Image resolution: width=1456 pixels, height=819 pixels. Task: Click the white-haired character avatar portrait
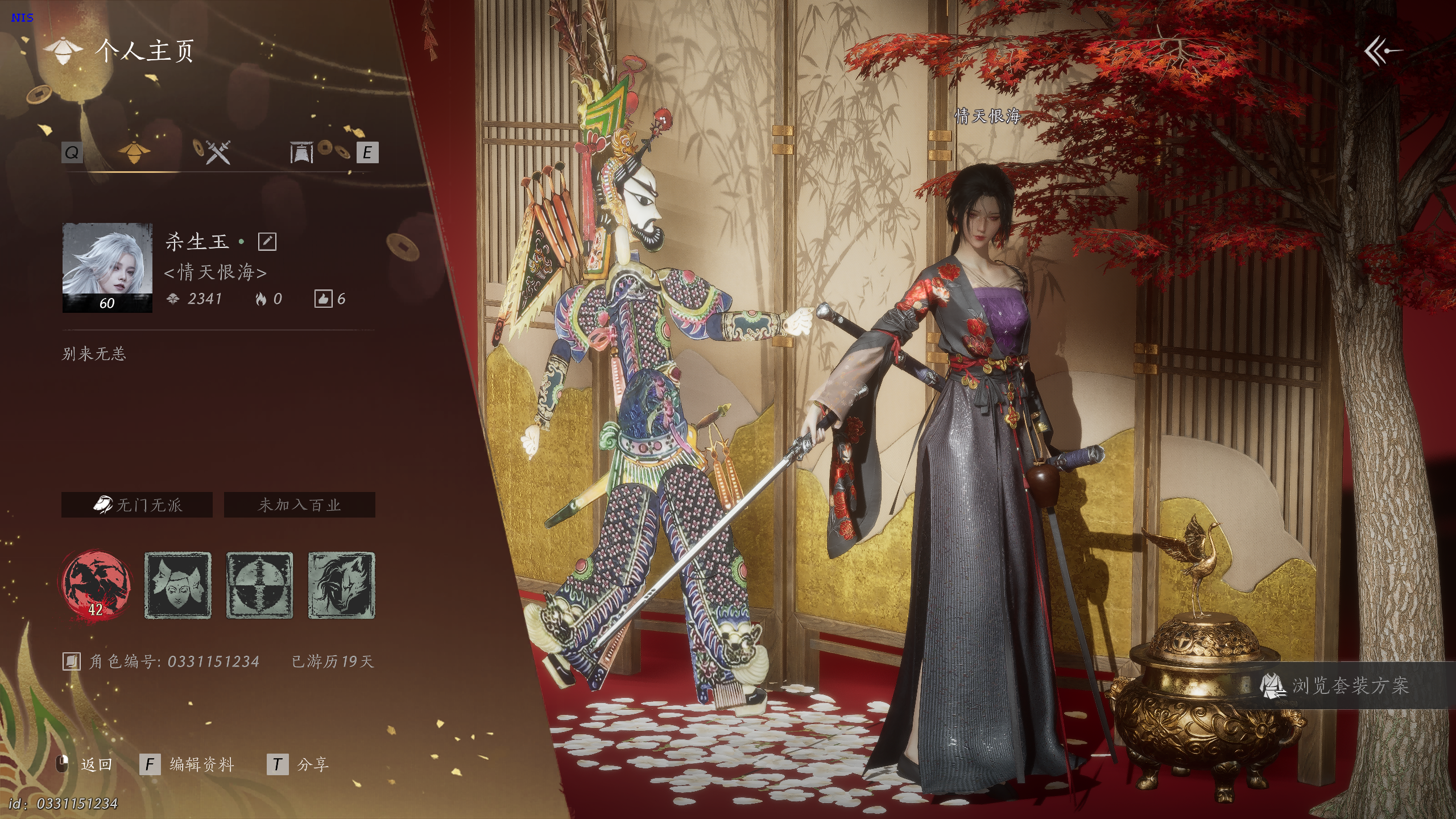click(107, 267)
